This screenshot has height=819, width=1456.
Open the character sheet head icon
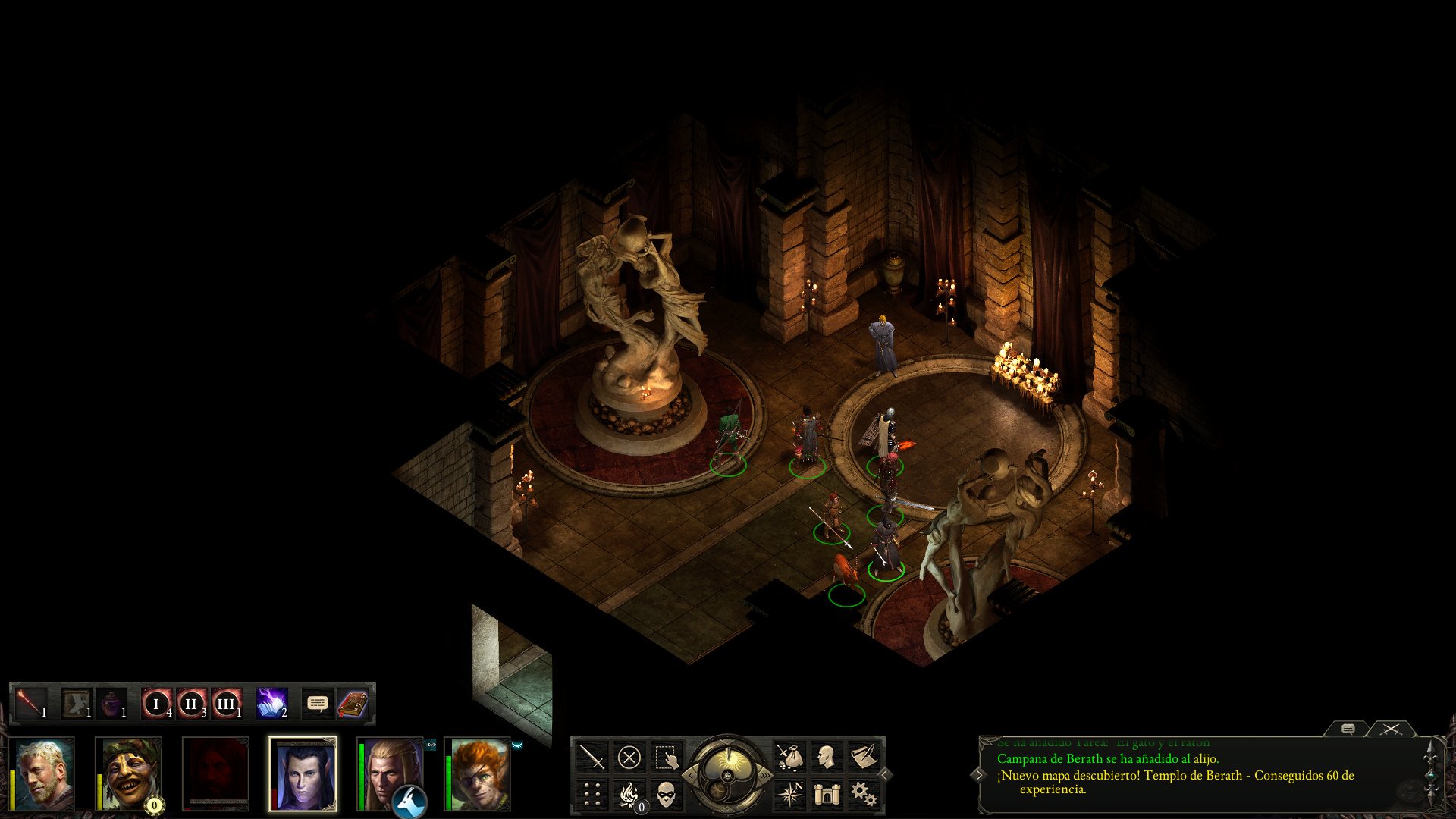(x=827, y=758)
